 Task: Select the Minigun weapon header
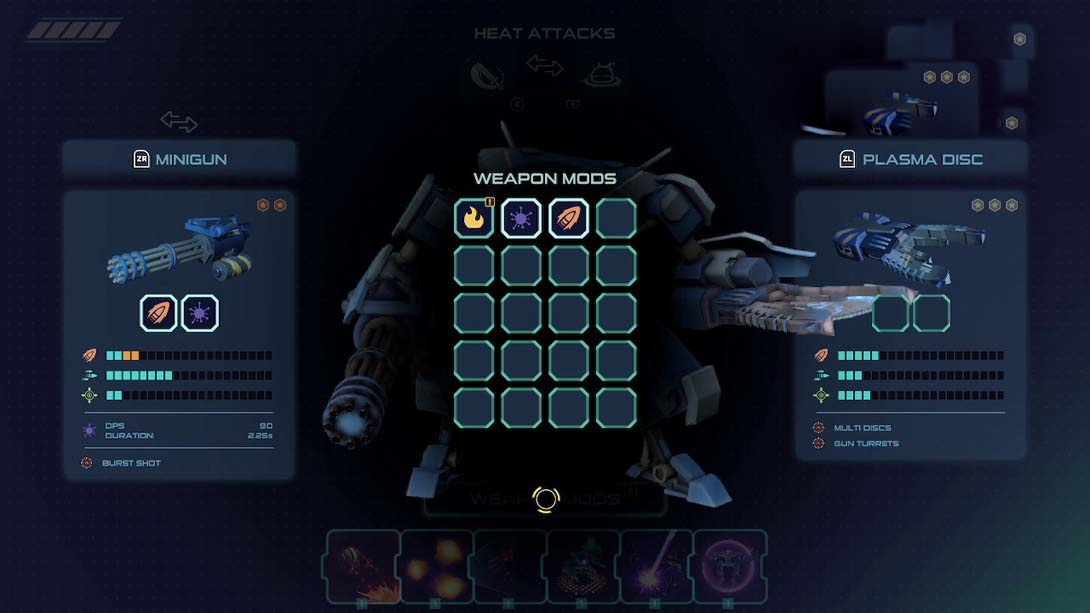coord(180,159)
